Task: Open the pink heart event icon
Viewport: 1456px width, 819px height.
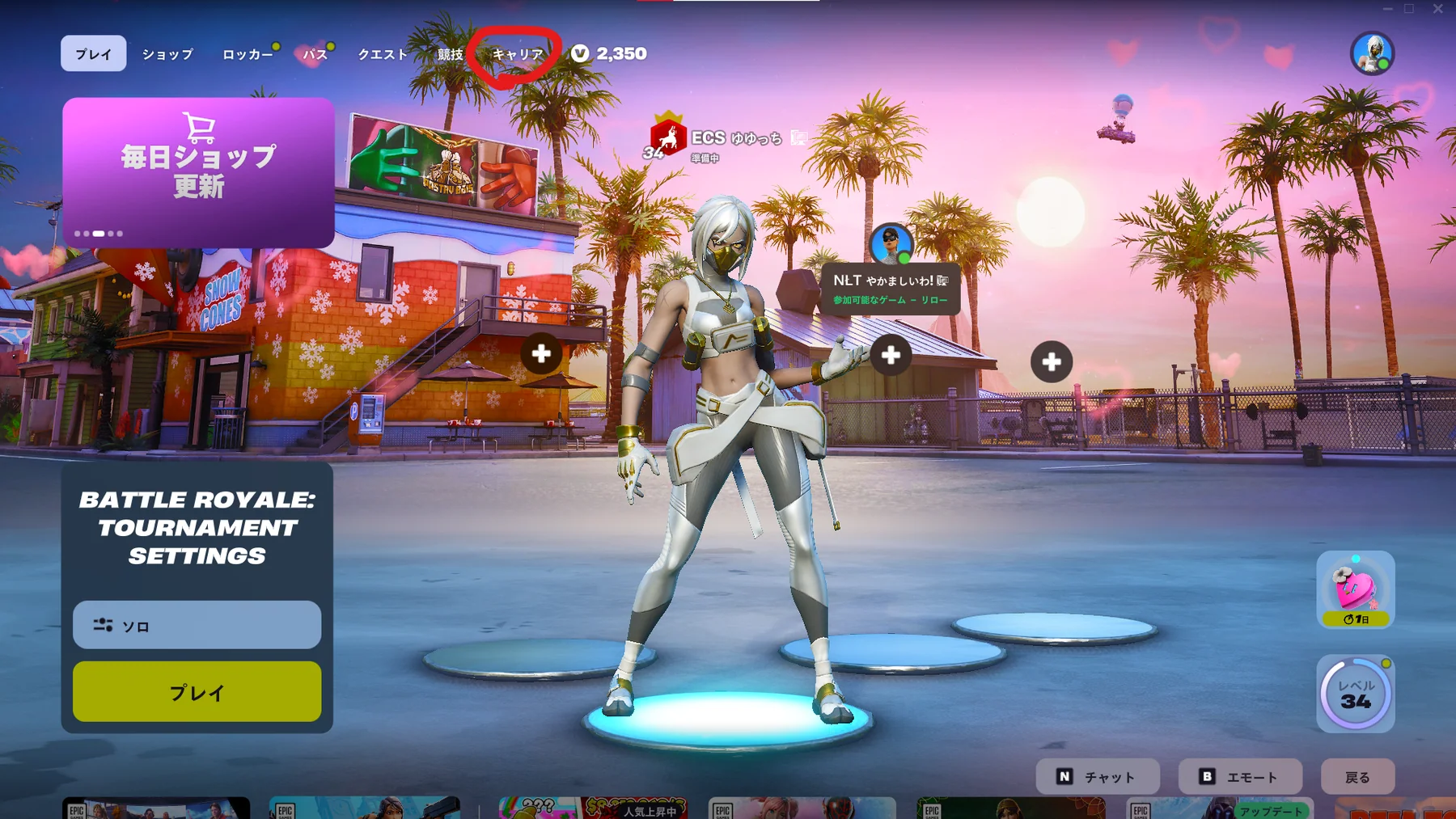Action: tap(1355, 589)
